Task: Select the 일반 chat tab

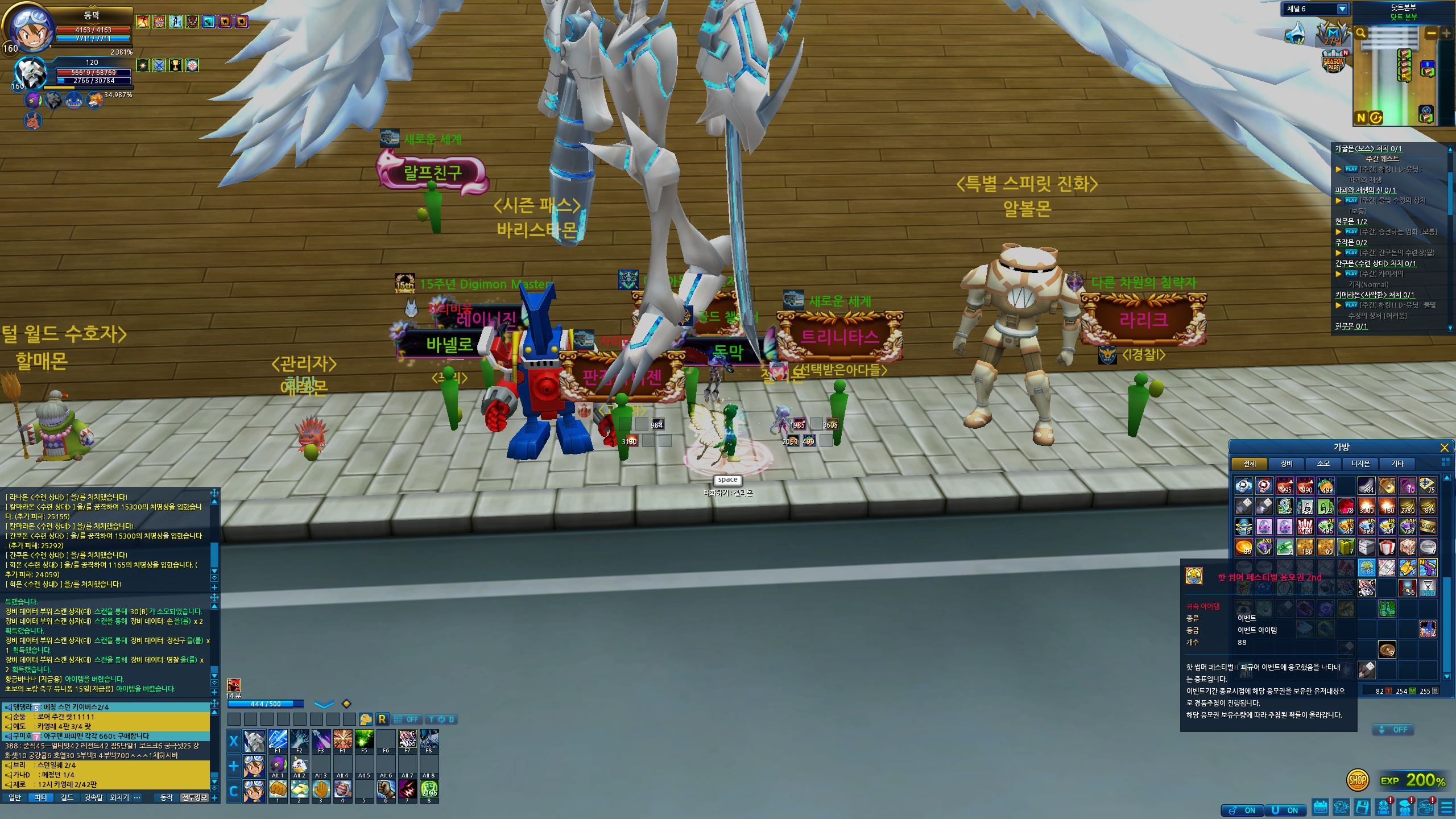Action: [x=15, y=797]
